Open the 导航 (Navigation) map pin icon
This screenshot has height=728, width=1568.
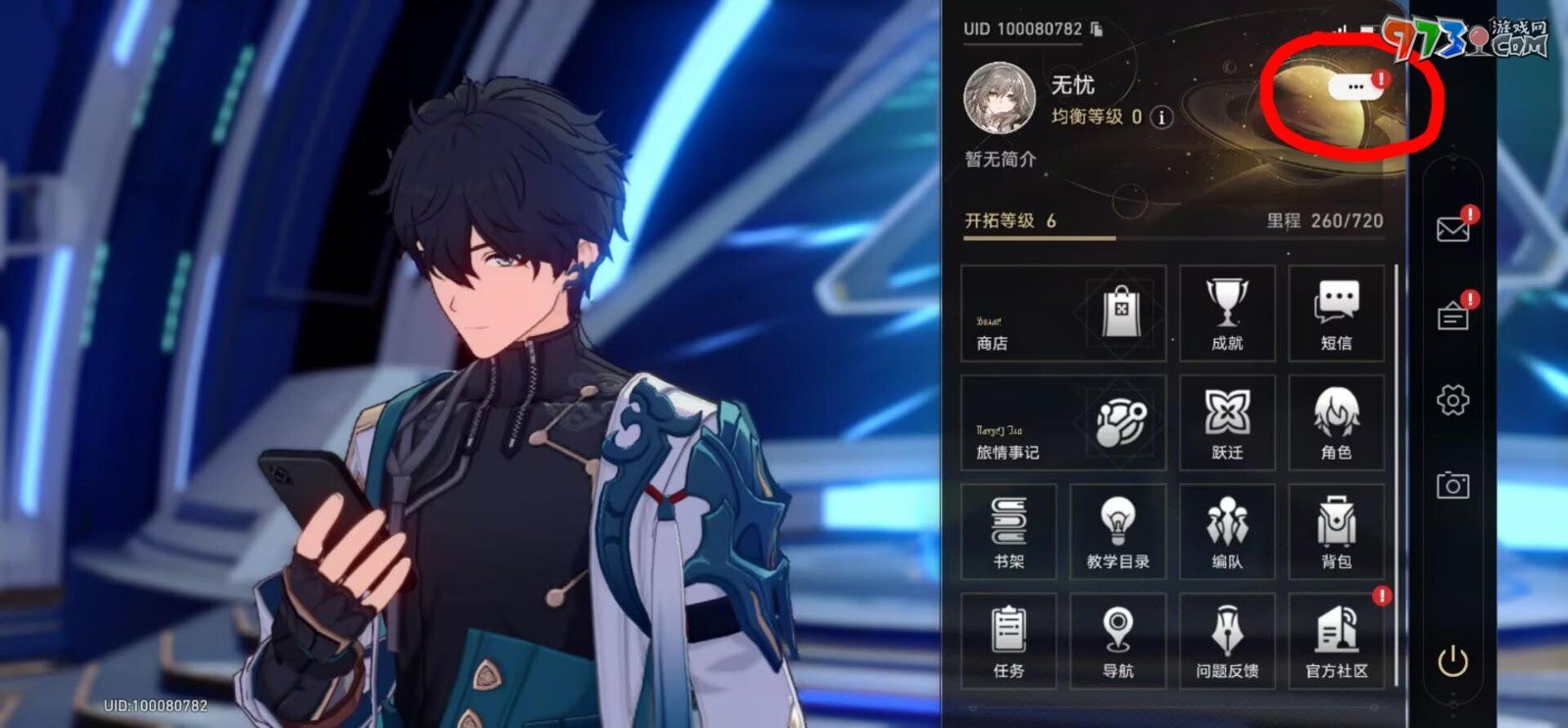pyautogui.click(x=1117, y=640)
